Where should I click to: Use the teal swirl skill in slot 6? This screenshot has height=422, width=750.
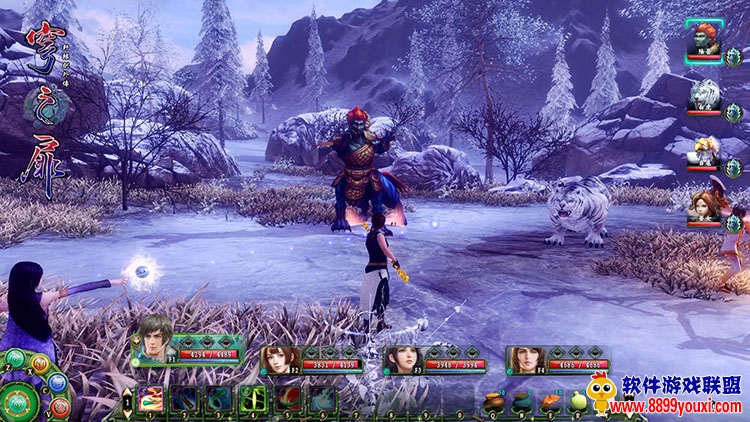pyautogui.click(x=322, y=400)
